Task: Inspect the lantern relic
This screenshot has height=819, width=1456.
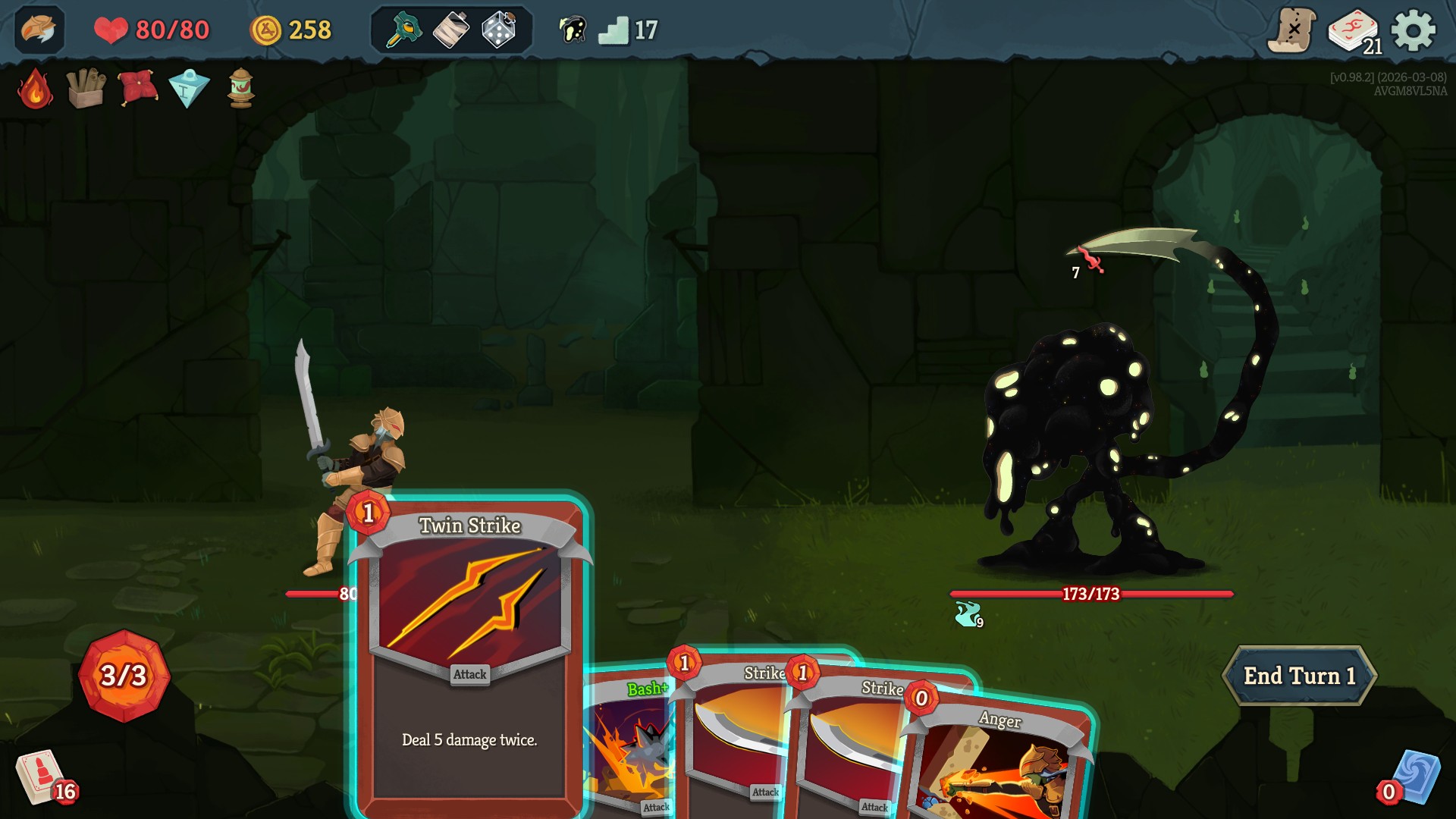Action: [241, 89]
